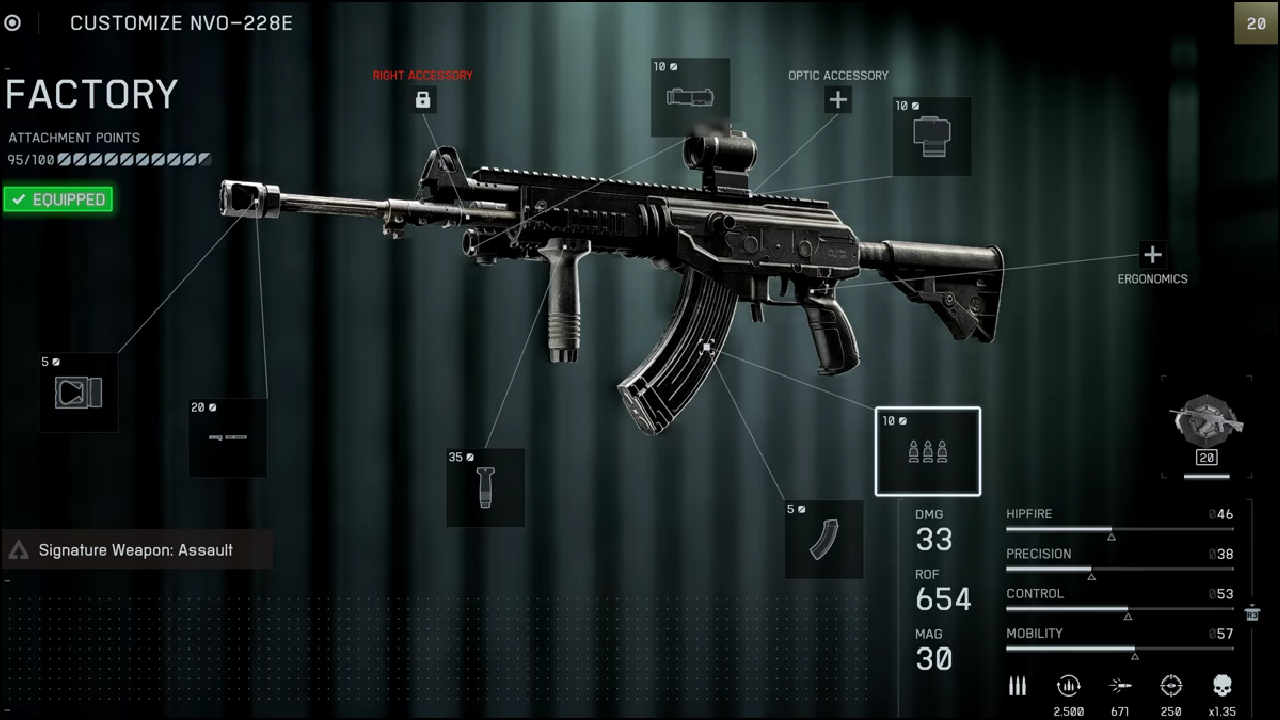Open the top rail attachment slot

pyautogui.click(x=690, y=98)
